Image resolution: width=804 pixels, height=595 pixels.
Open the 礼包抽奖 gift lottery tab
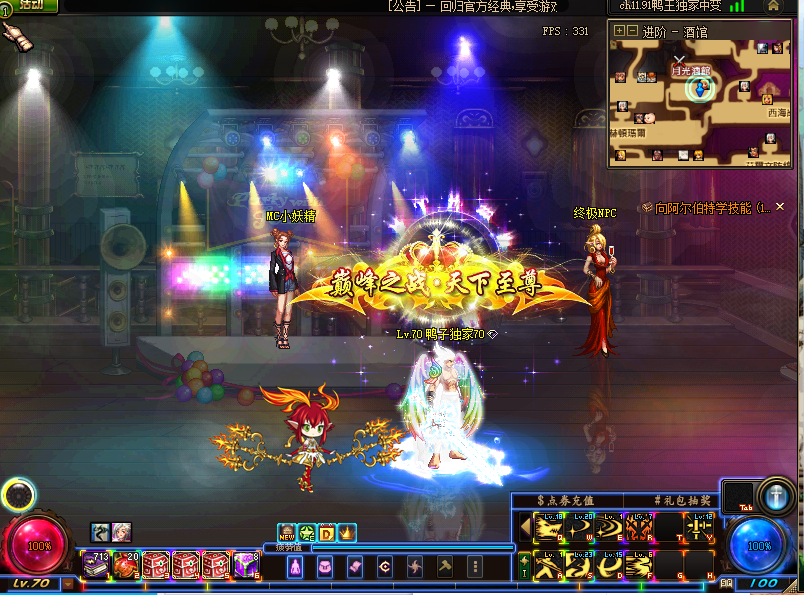click(682, 500)
